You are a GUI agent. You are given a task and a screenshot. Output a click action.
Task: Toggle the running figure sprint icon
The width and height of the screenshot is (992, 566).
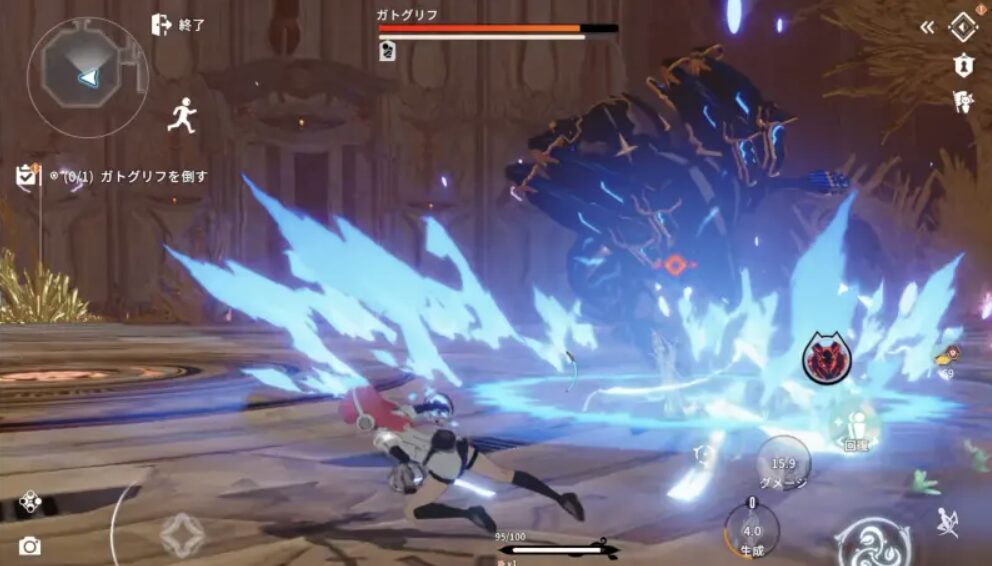[x=181, y=115]
